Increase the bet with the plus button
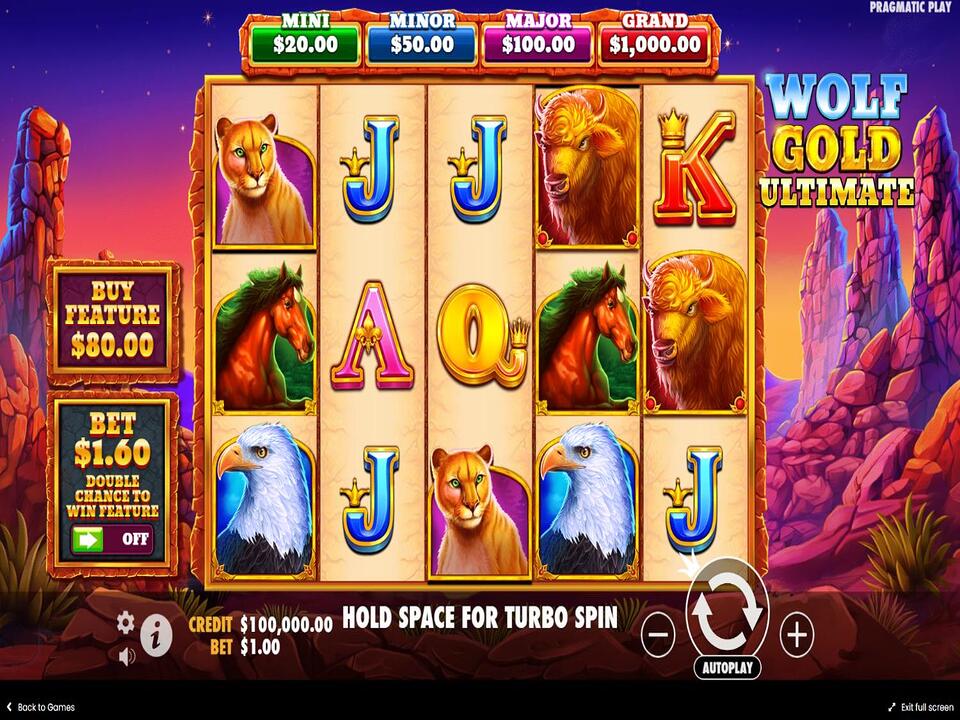Screen dimensions: 960x720 pos(797,634)
